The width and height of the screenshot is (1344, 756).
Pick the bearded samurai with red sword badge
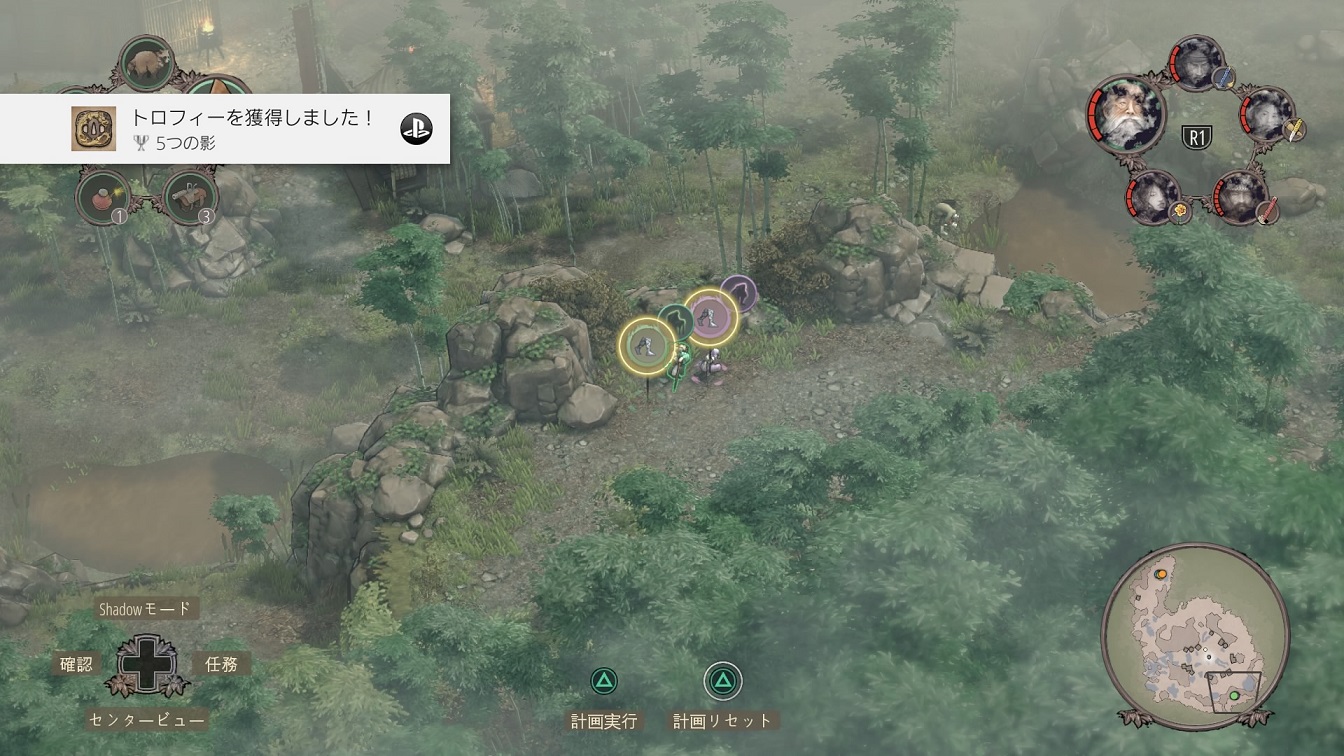(x=1241, y=195)
